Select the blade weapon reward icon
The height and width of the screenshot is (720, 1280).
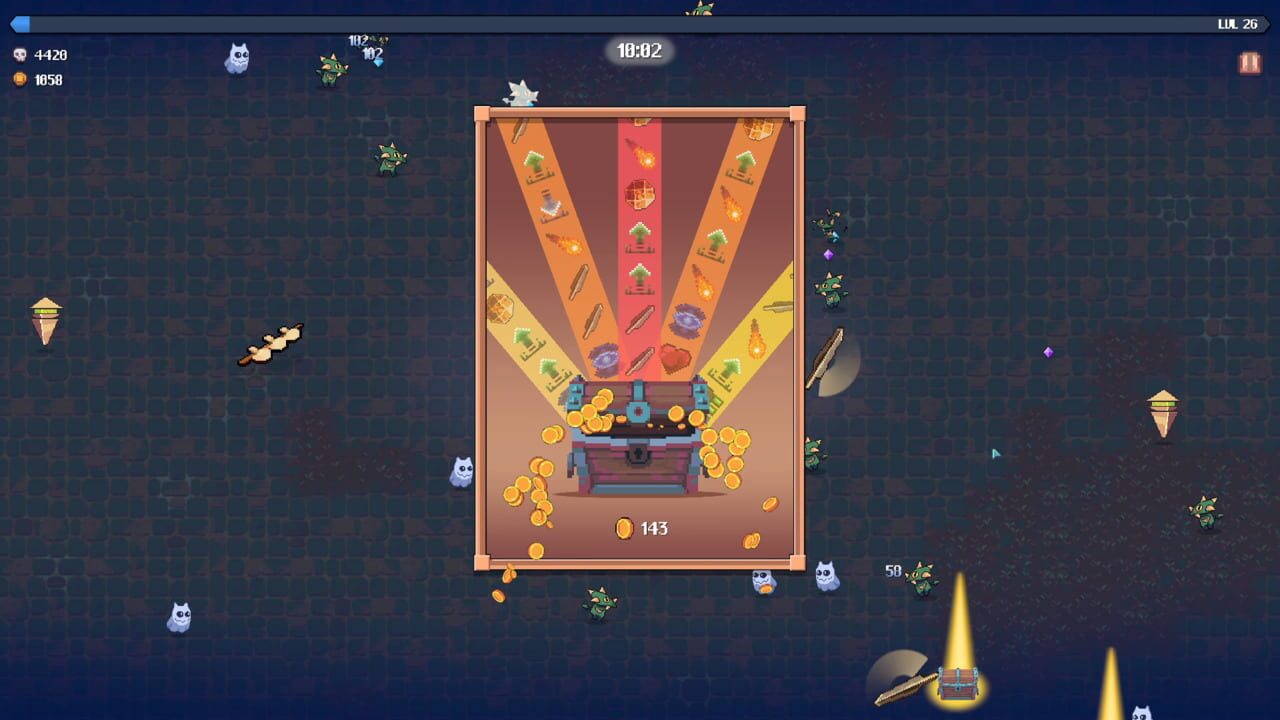(x=639, y=320)
